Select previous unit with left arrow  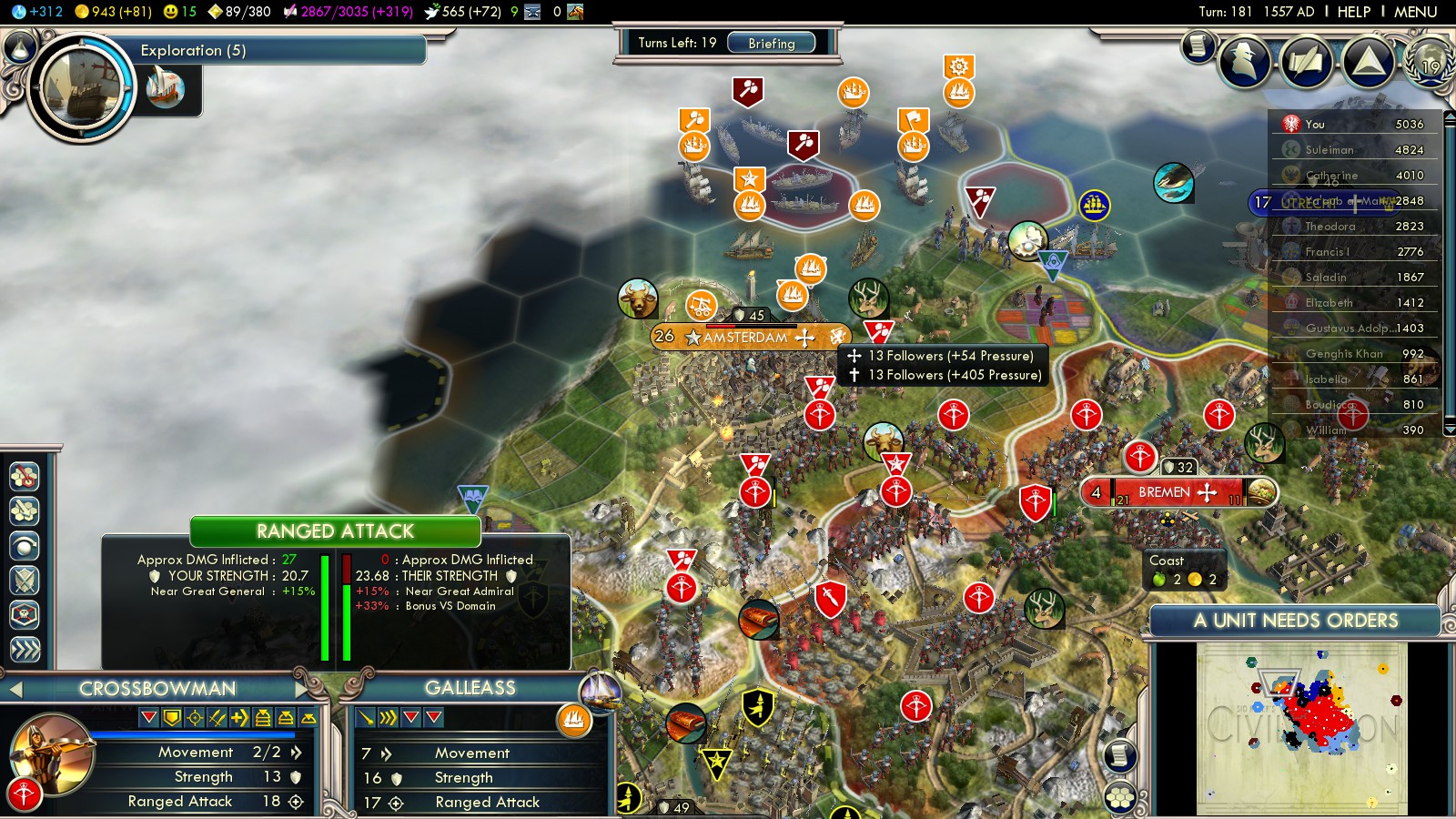click(x=15, y=690)
